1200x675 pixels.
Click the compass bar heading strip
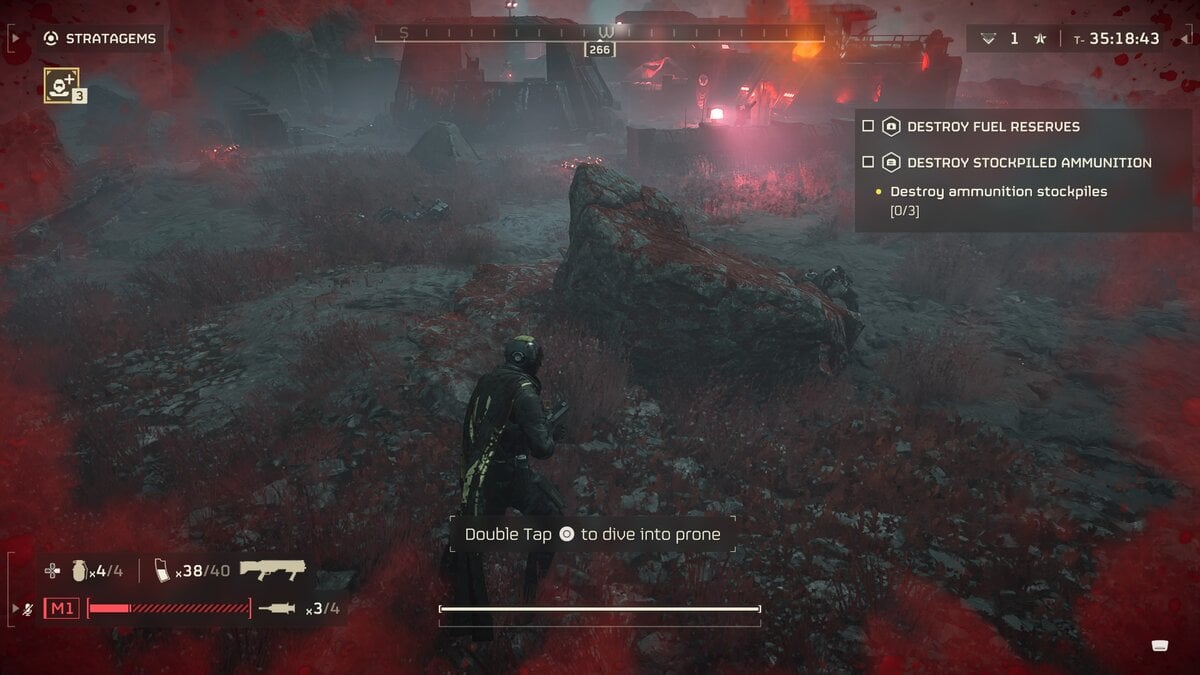pyautogui.click(x=600, y=33)
